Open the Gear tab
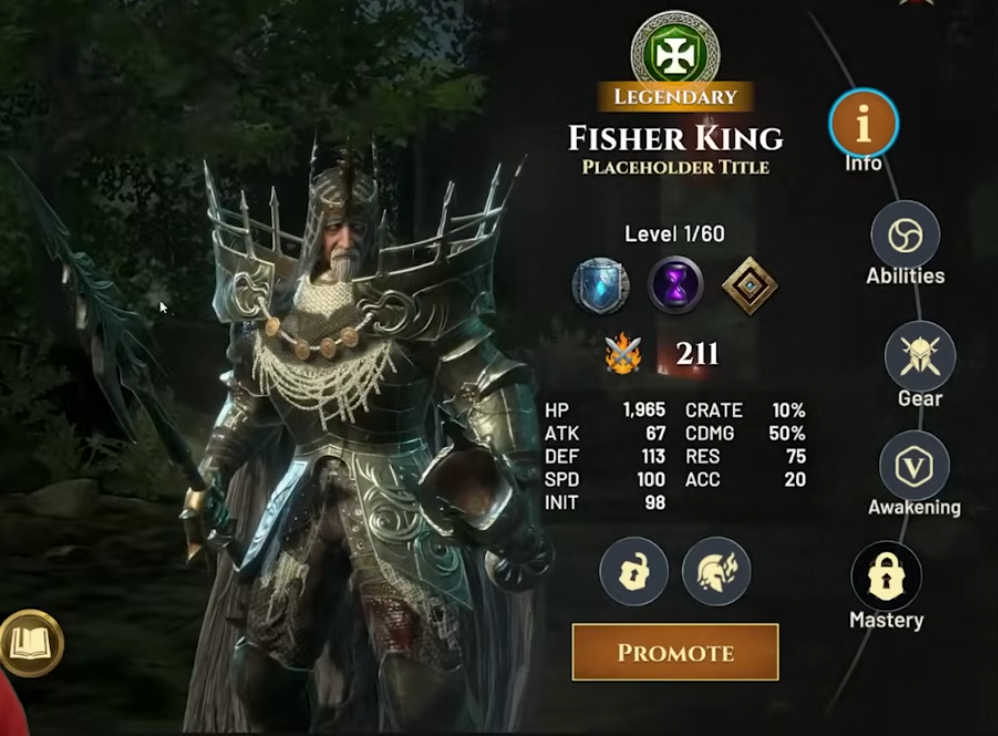The height and width of the screenshot is (736, 998). coord(920,357)
